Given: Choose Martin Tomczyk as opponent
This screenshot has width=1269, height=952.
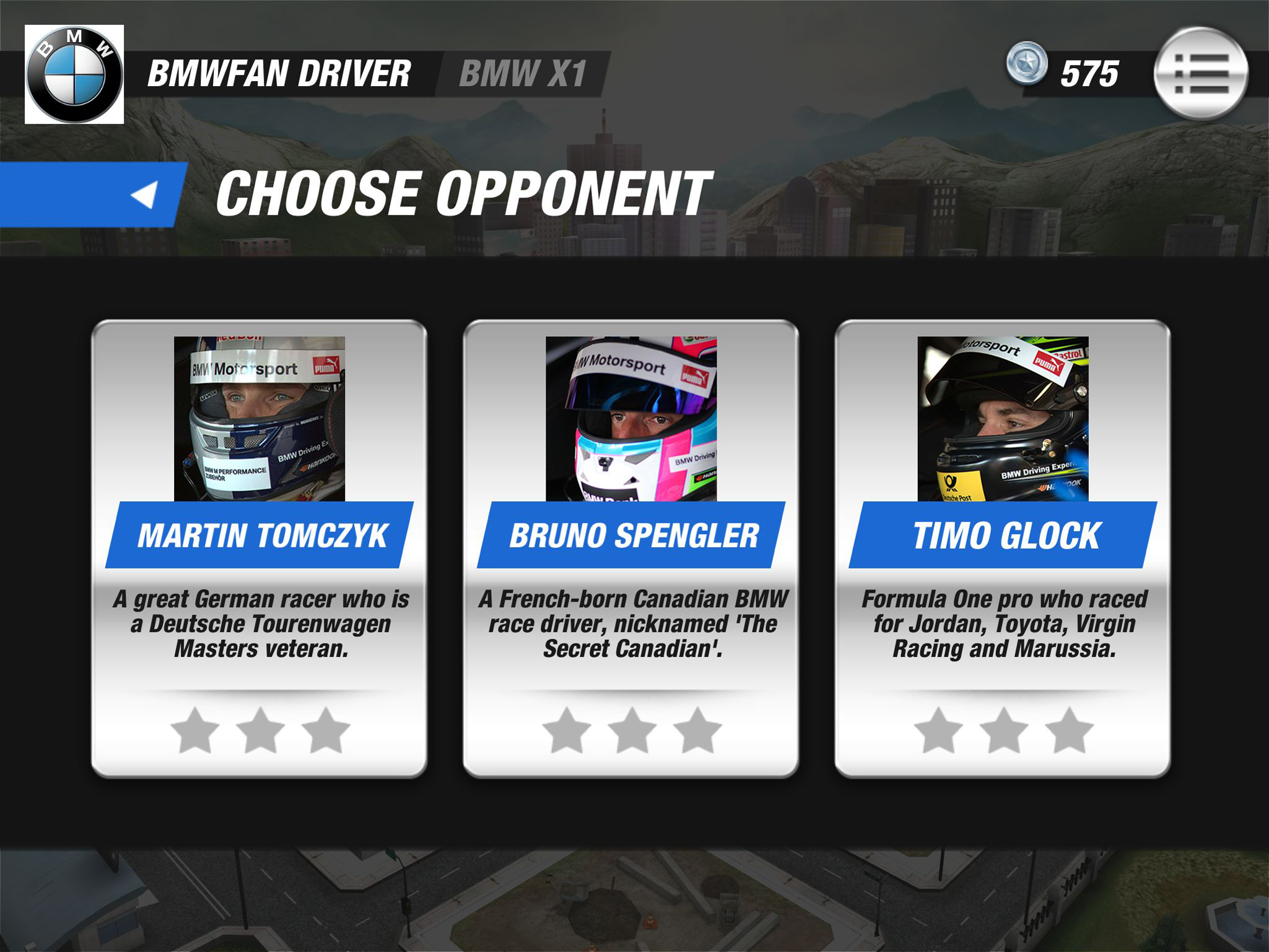Looking at the screenshot, I should coord(259,548).
